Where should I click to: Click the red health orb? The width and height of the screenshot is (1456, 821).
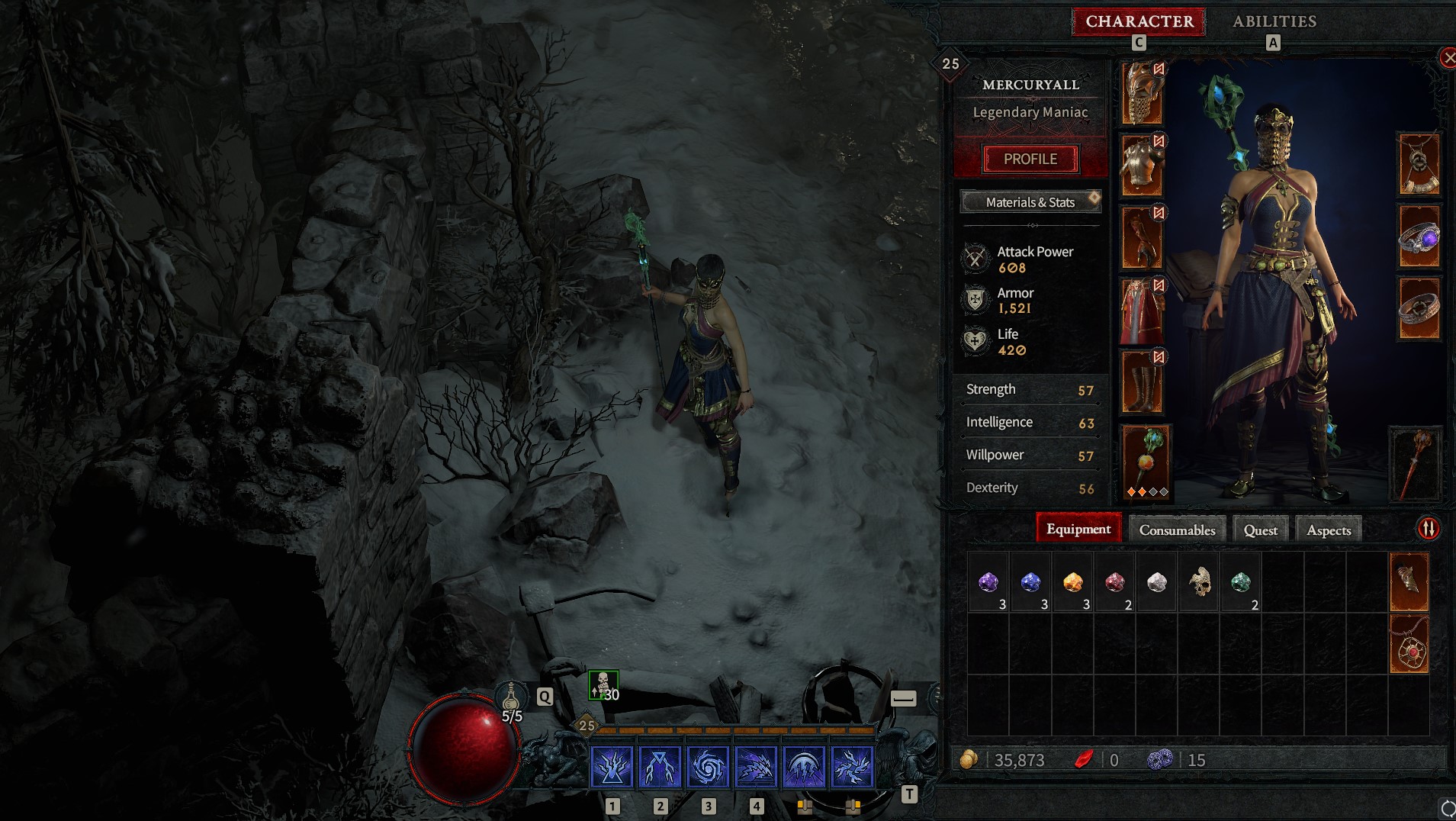click(x=464, y=751)
